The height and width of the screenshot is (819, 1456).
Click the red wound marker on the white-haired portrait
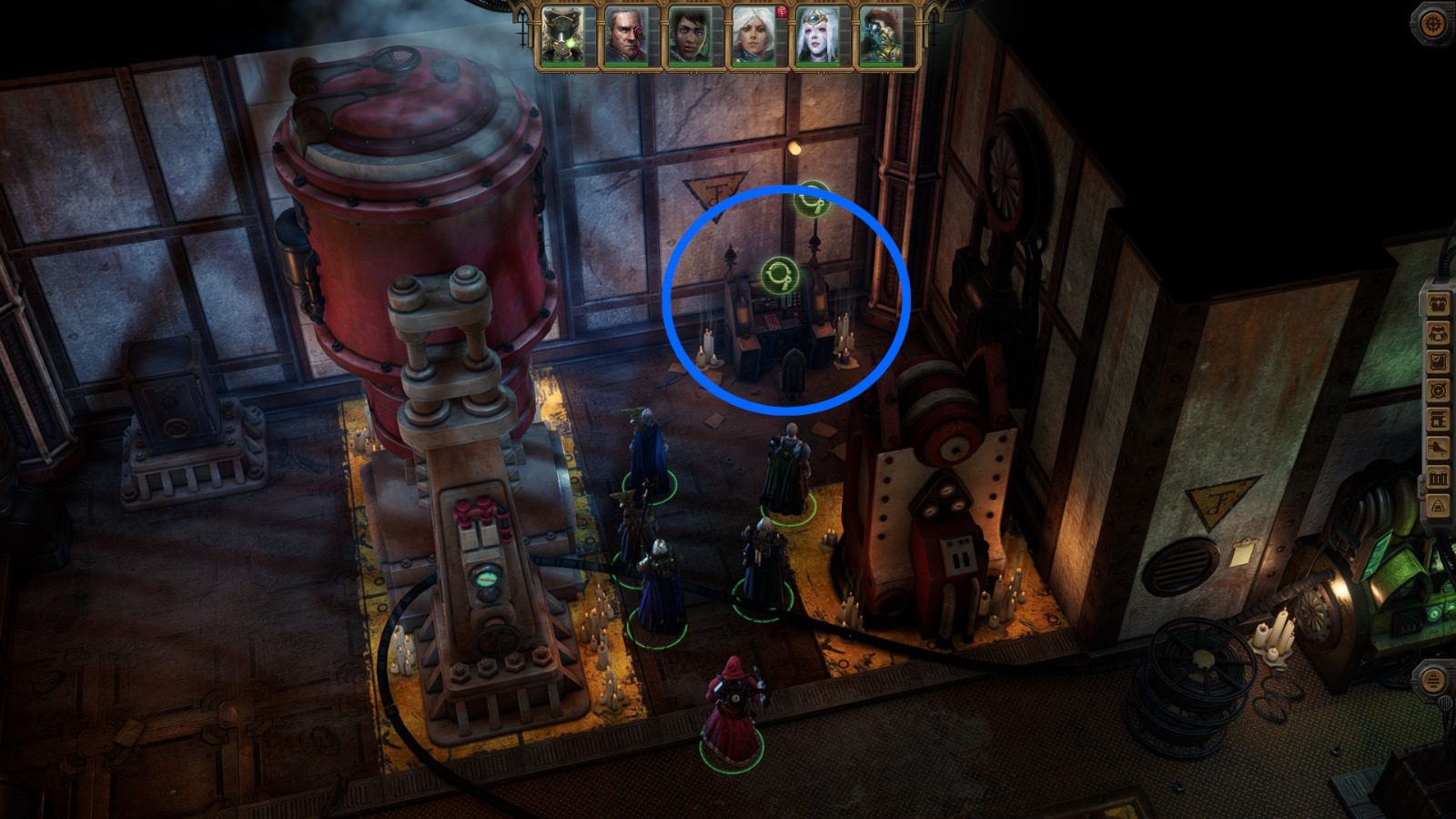tap(781, 12)
